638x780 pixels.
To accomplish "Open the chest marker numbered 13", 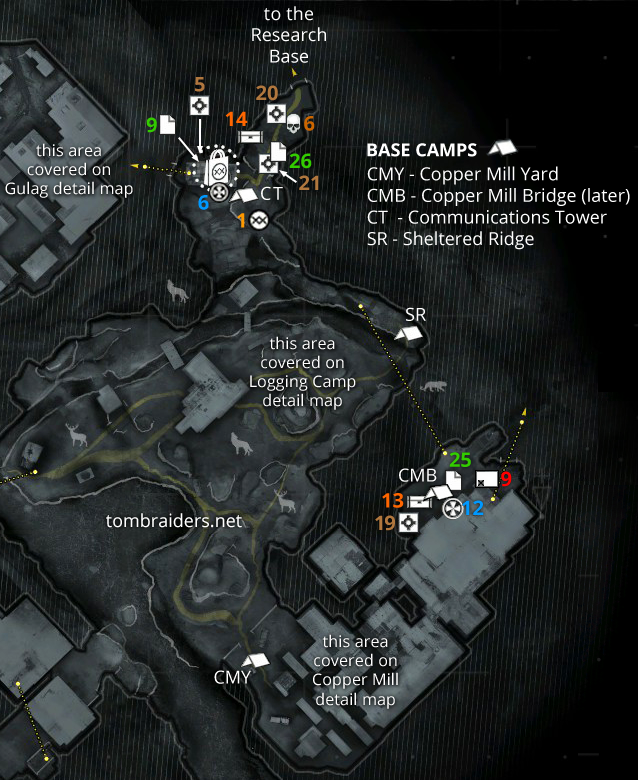I will click(420, 501).
